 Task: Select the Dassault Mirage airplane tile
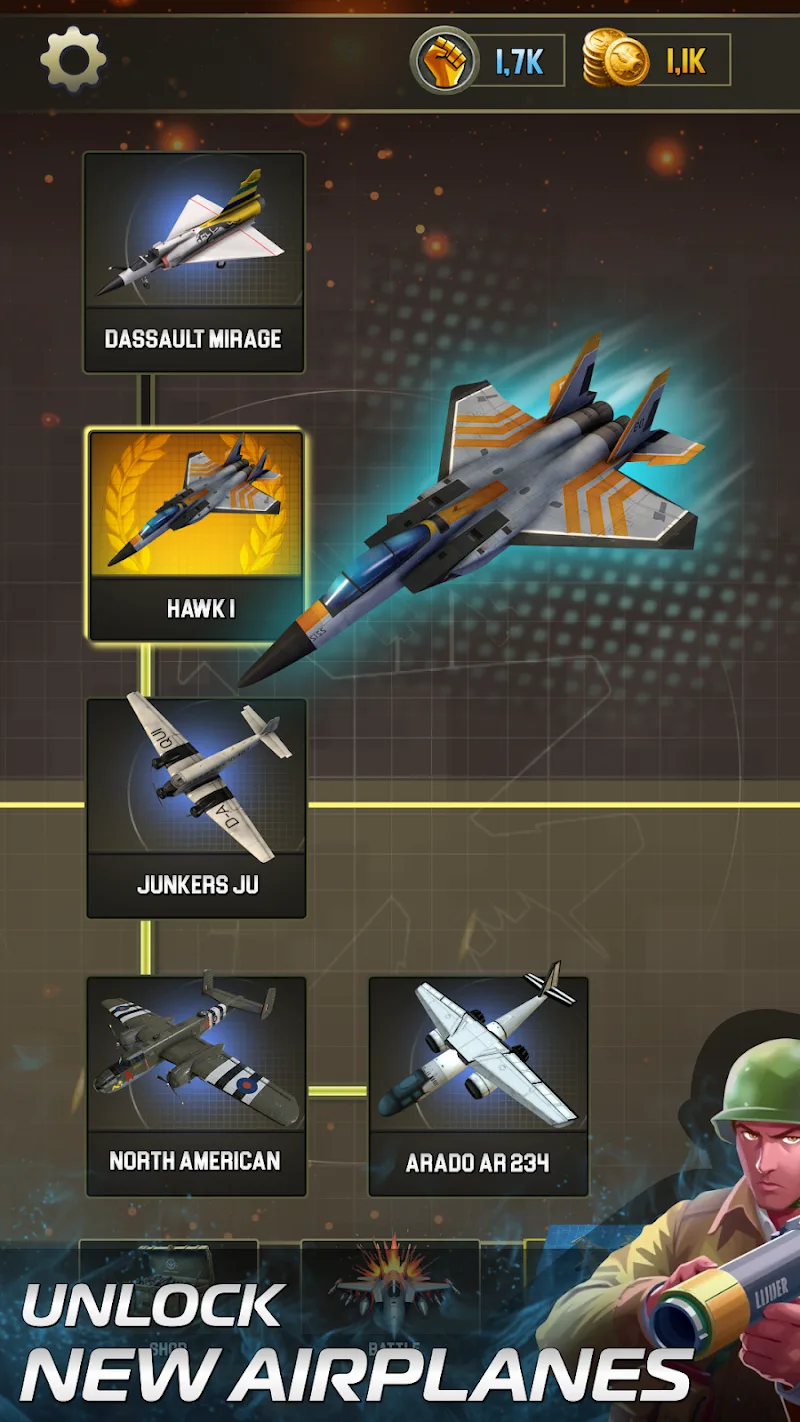194,262
